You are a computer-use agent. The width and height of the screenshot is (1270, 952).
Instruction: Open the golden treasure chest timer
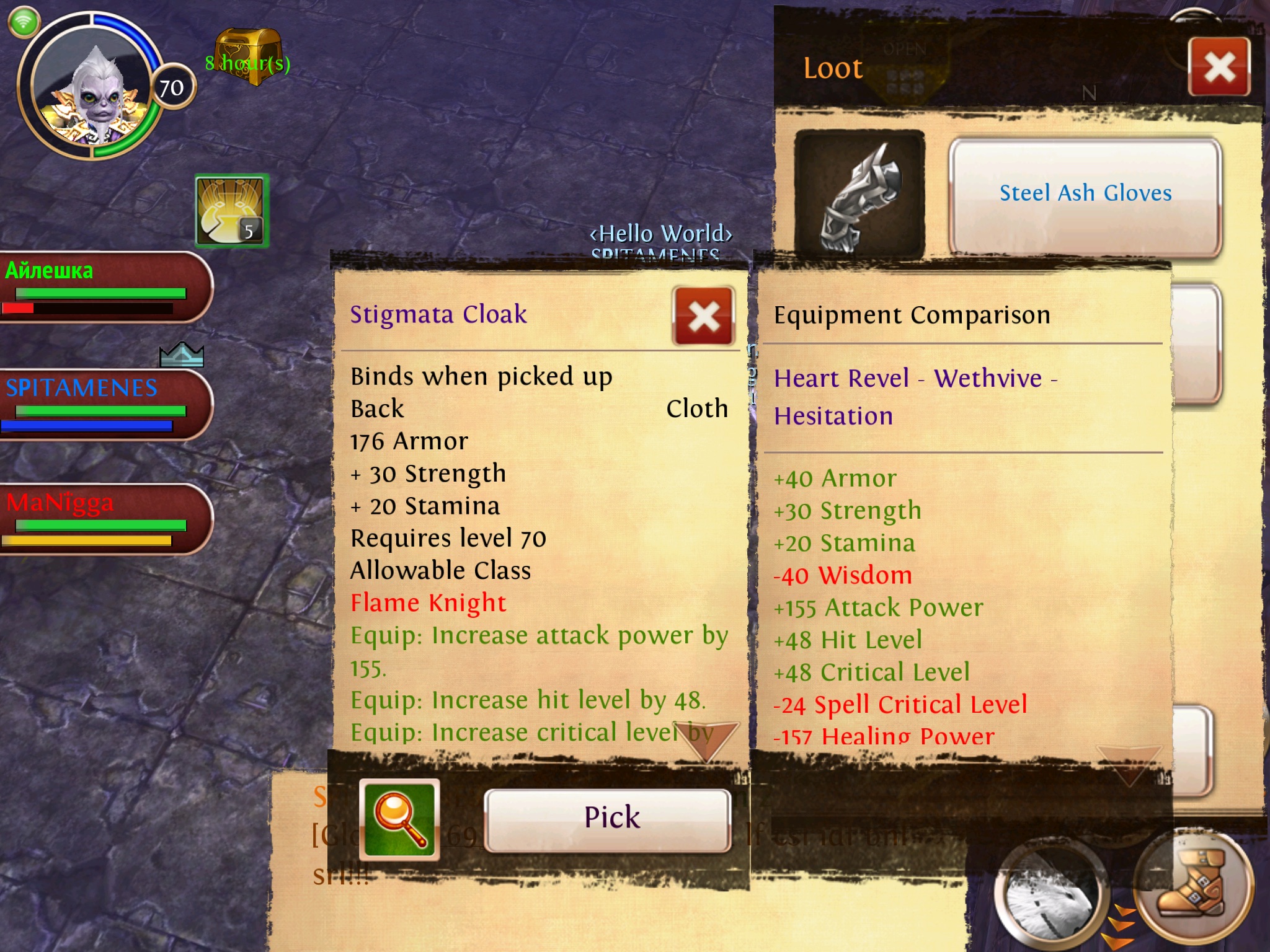coord(248,57)
